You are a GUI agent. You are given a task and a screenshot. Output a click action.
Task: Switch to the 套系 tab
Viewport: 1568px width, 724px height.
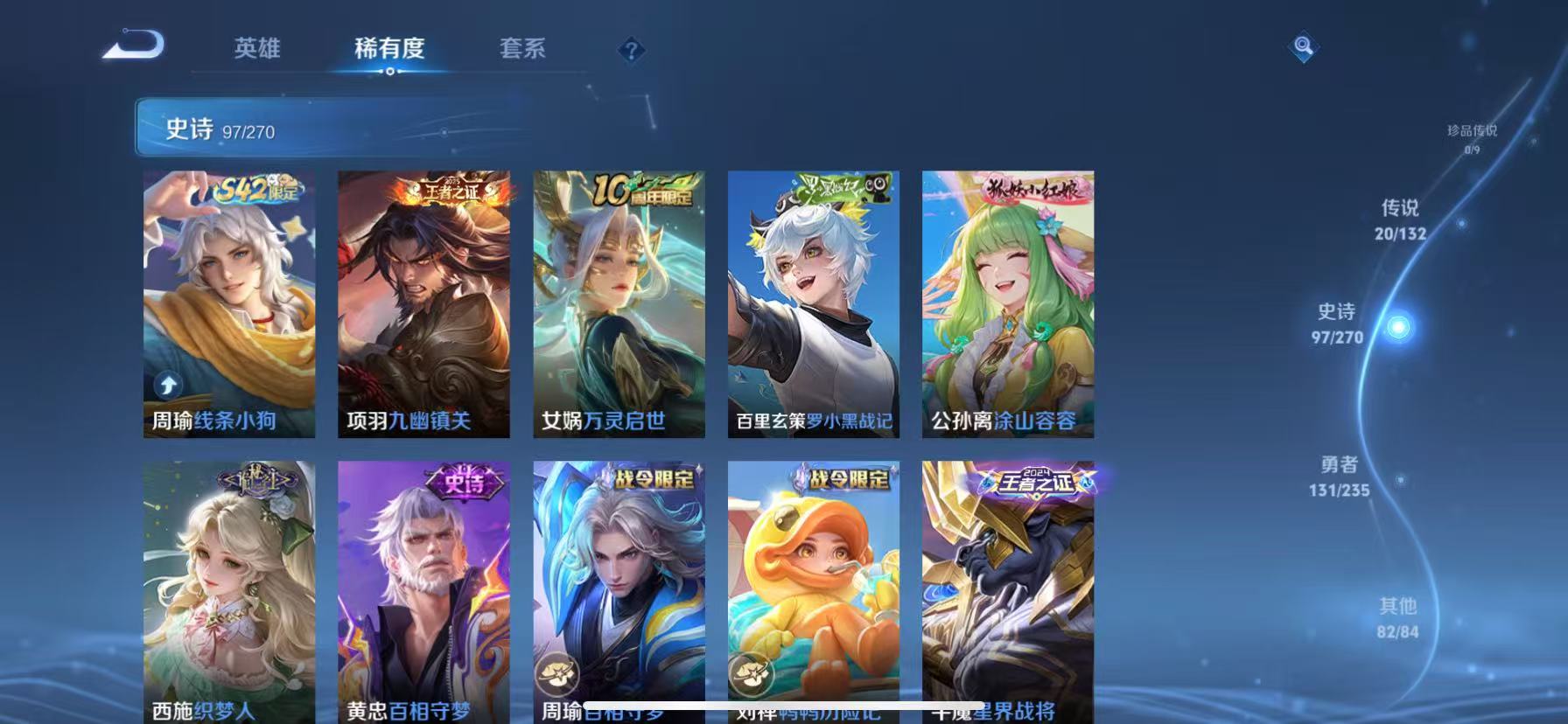point(521,50)
